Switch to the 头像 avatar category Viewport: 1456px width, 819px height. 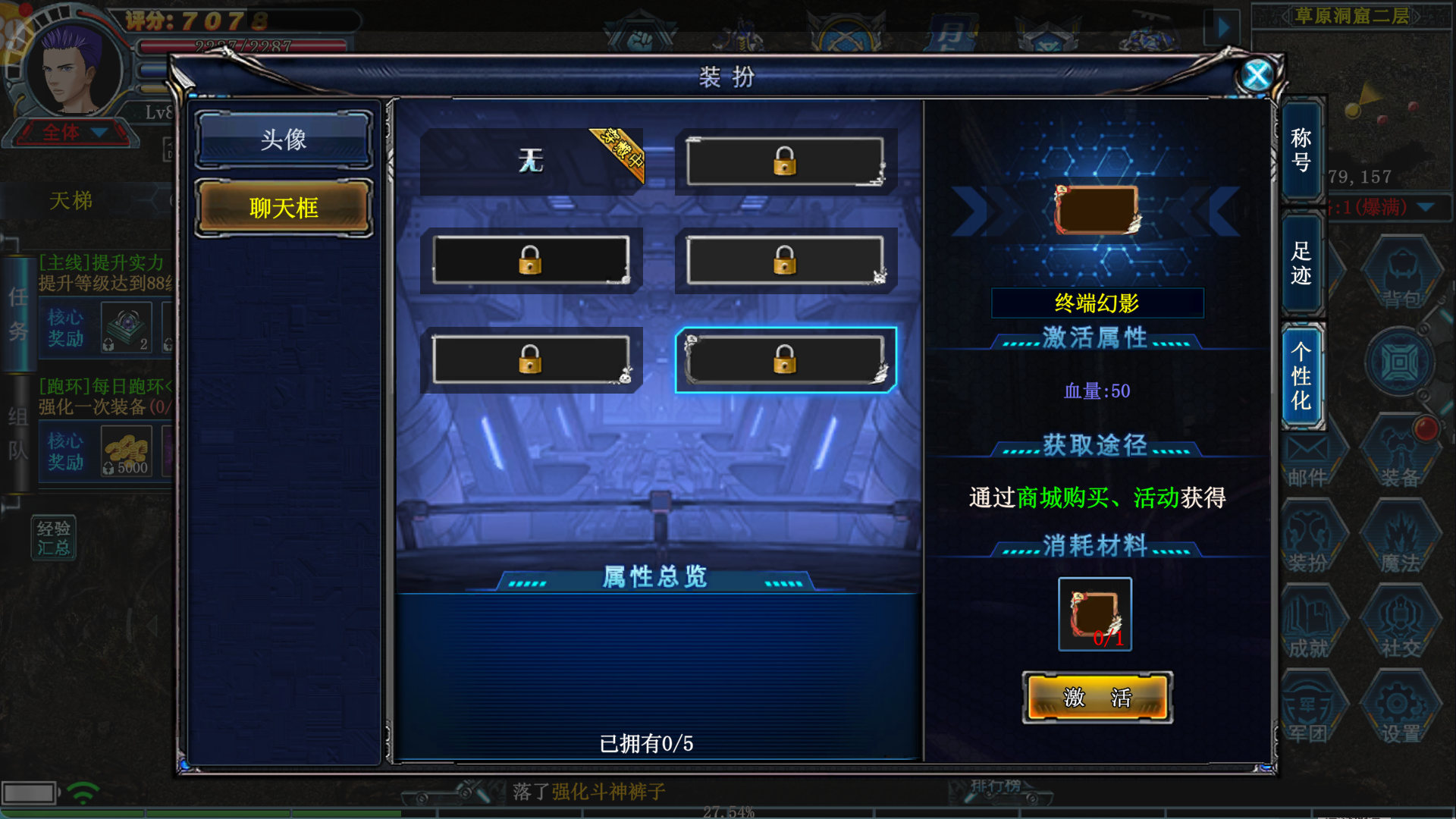[x=284, y=140]
